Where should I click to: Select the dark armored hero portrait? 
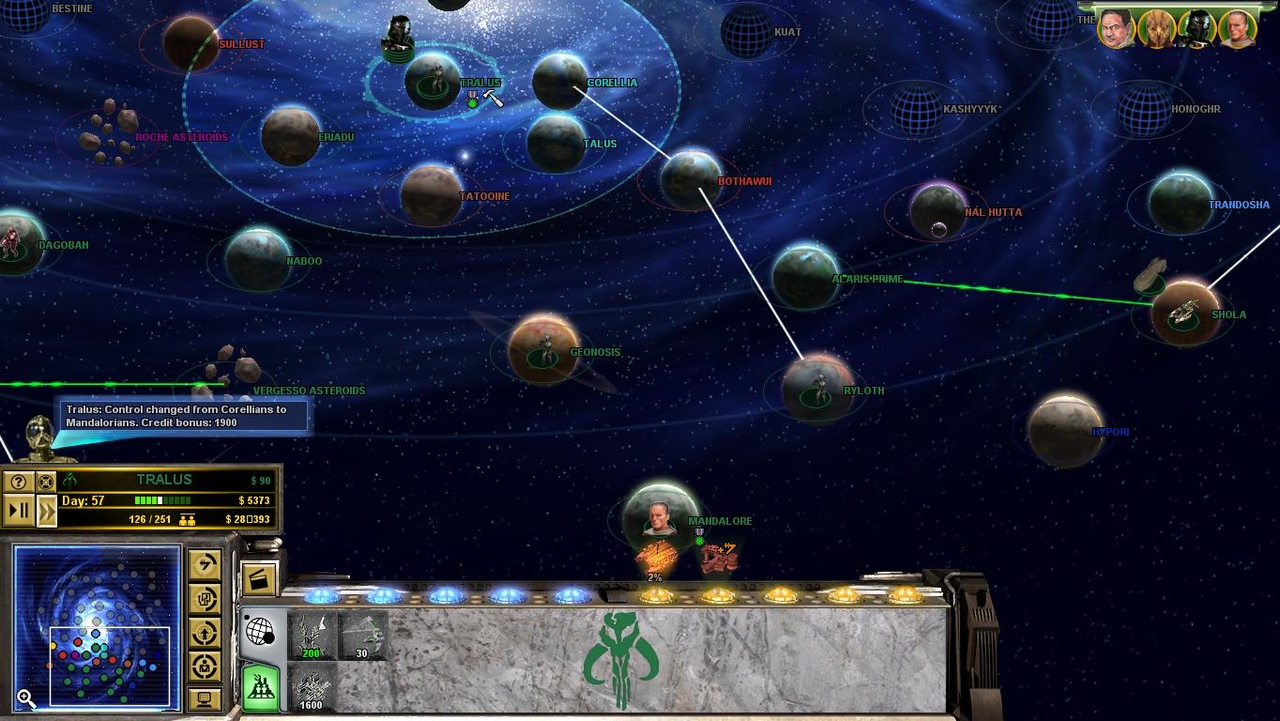coord(1196,30)
